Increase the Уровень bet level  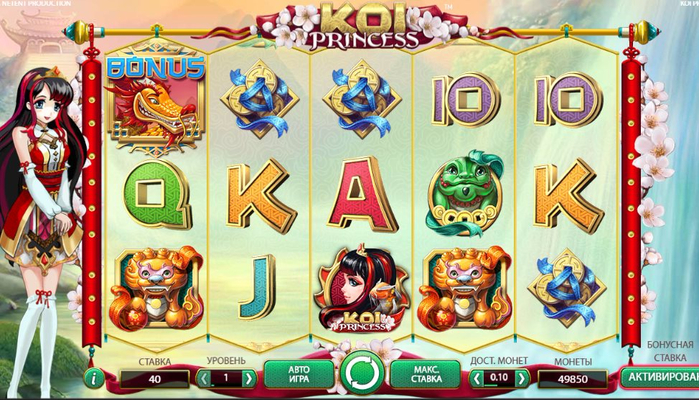[248, 379]
